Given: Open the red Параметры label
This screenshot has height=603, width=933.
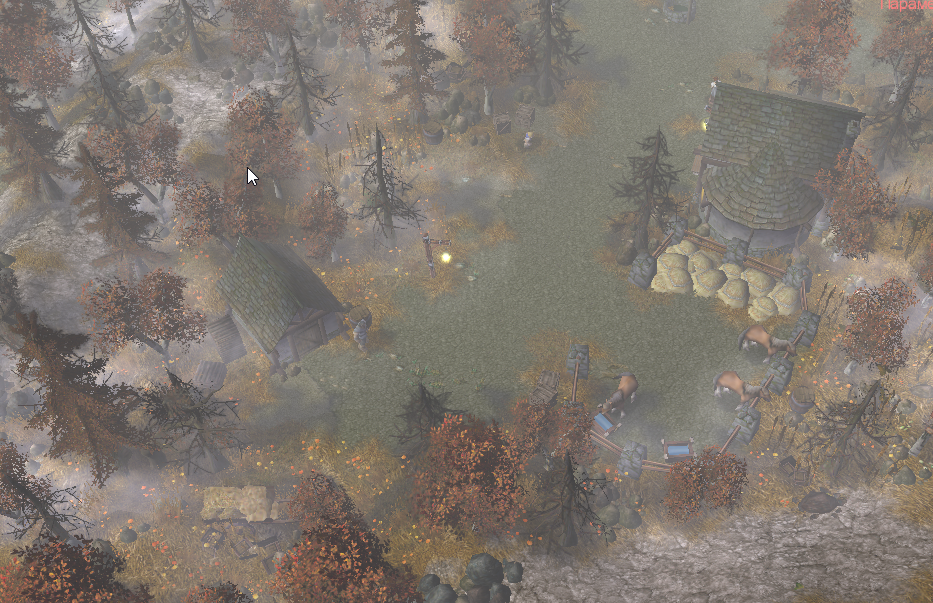Looking at the screenshot, I should [907, 5].
